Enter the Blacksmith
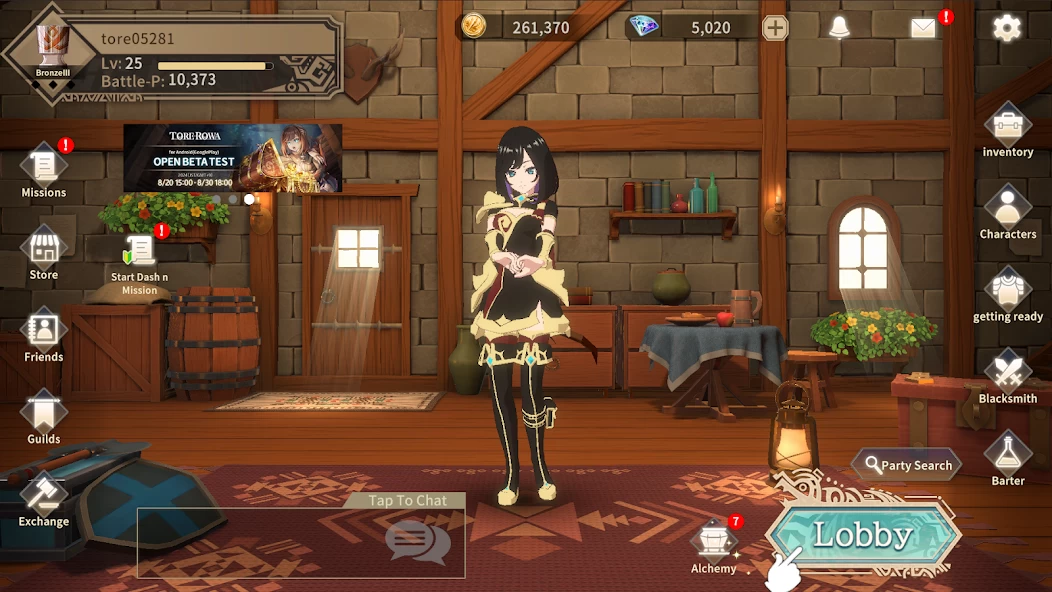Screen dimensions: 1052x592 click(x=1007, y=374)
